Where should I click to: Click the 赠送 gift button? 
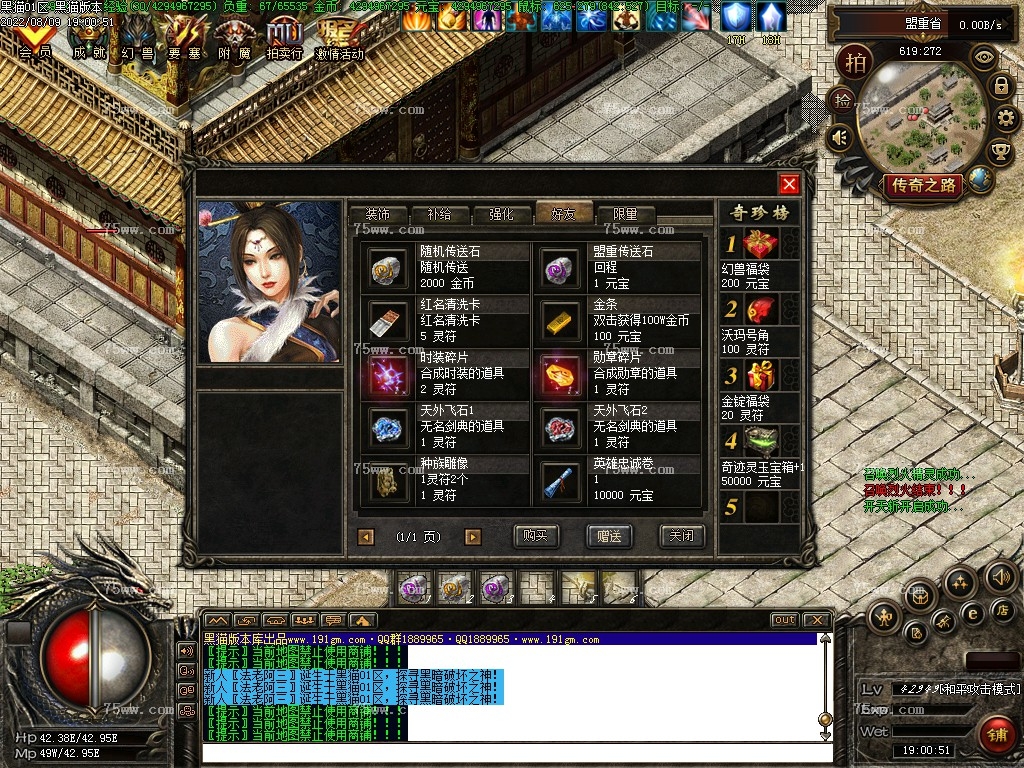tap(609, 536)
